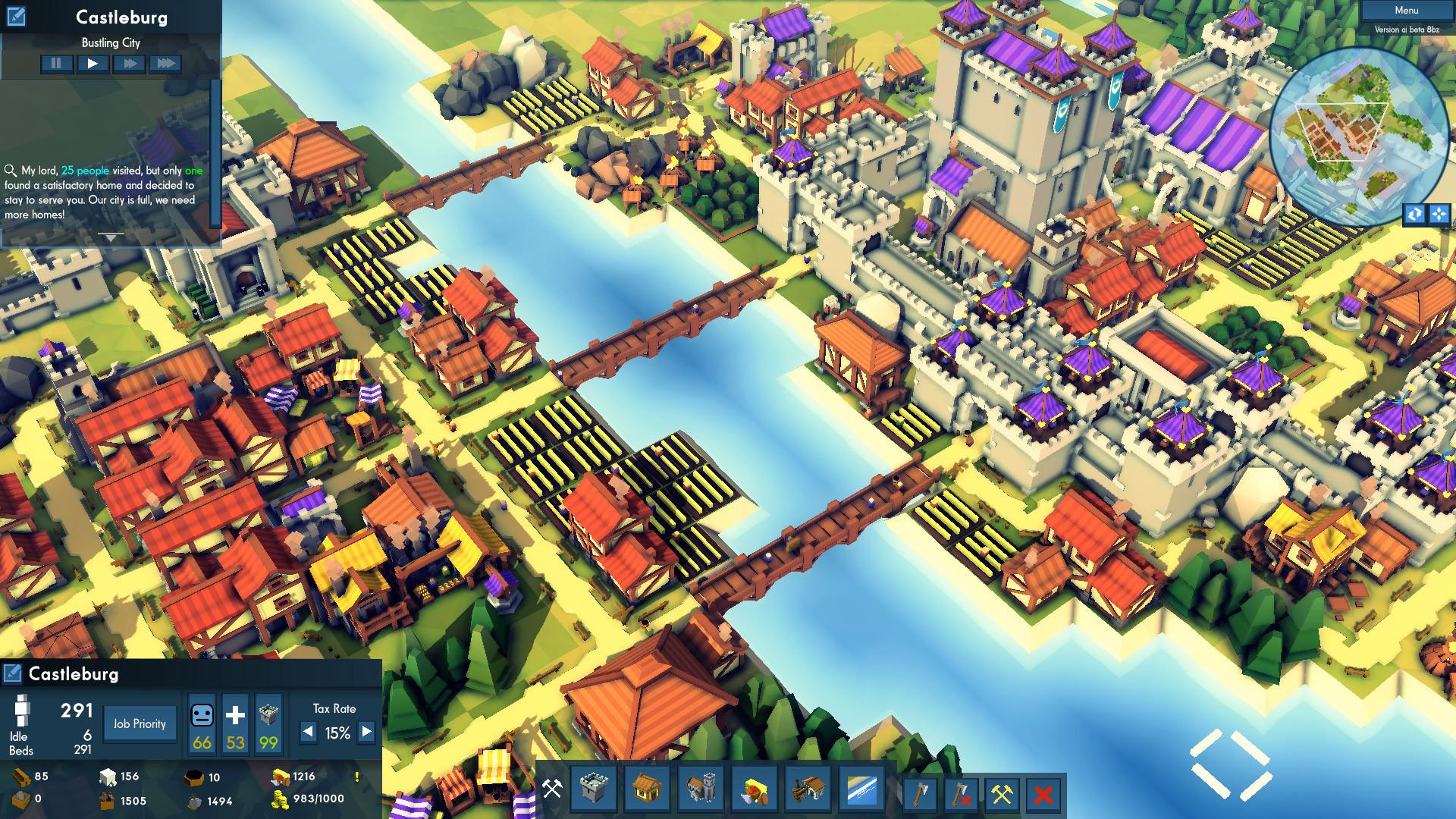Open the Menu in top right corner
1456x819 pixels.
[1407, 10]
